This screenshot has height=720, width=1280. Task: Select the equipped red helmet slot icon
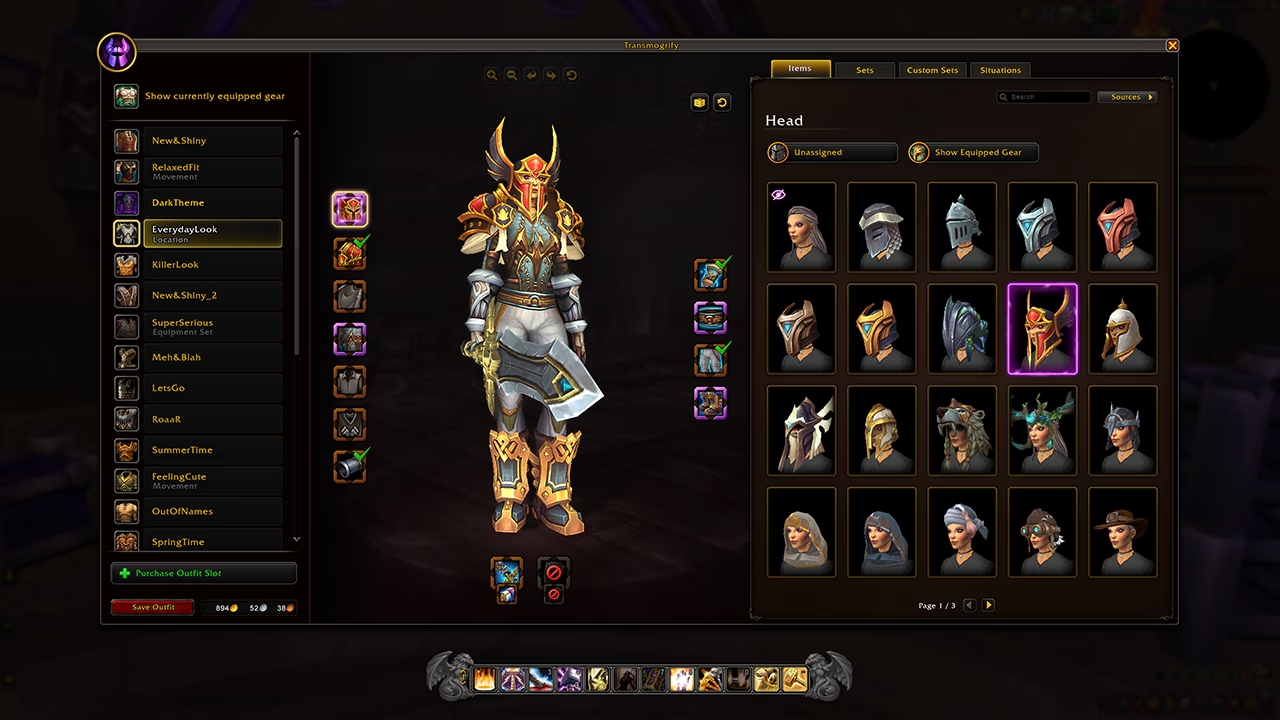click(x=350, y=208)
